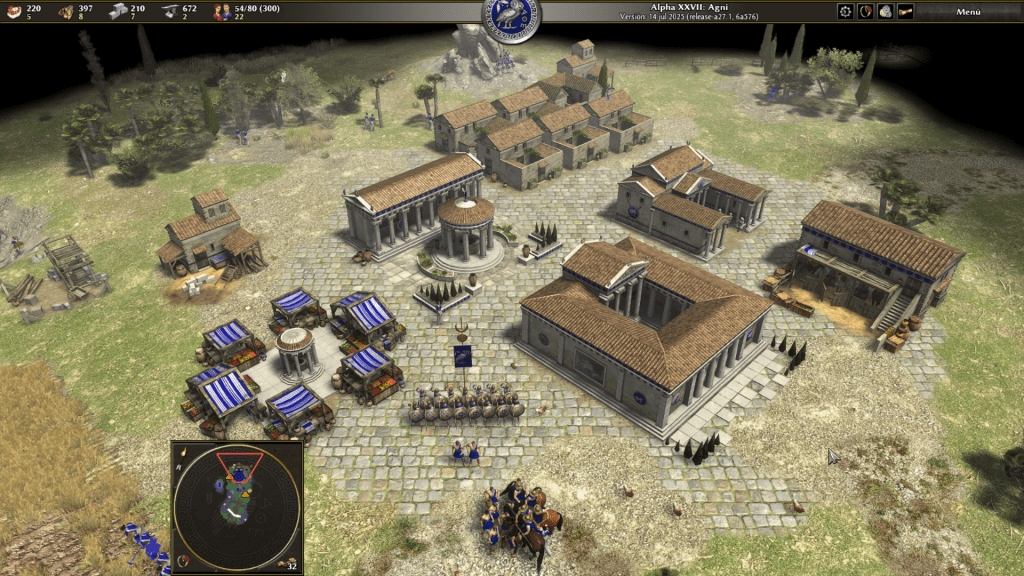Click the stone resource icon
Viewport: 1024px width, 576px height.
tap(117, 12)
